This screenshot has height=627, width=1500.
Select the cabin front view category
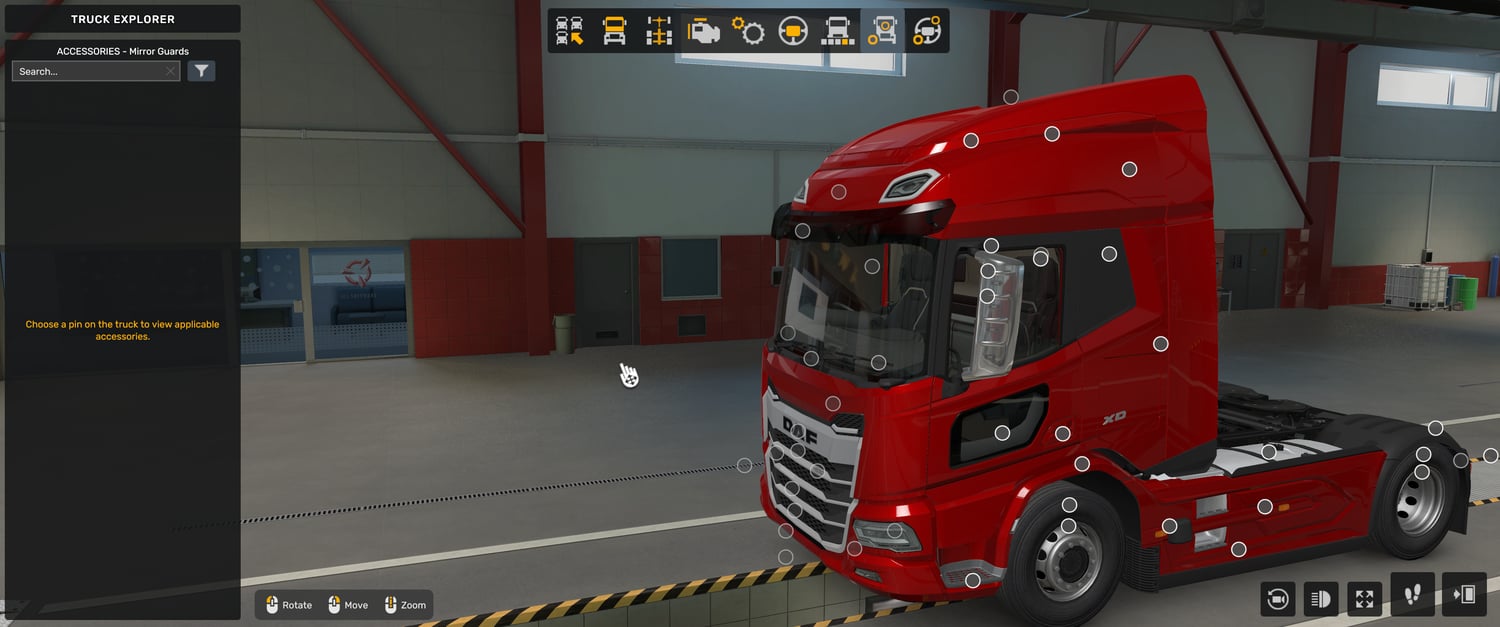[614, 31]
